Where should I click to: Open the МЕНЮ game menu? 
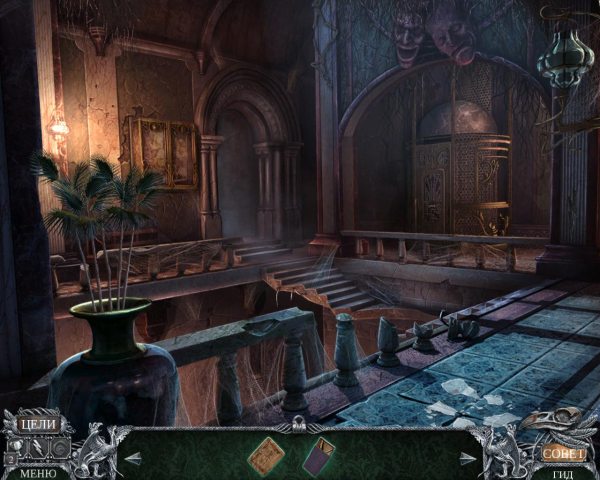37,472
